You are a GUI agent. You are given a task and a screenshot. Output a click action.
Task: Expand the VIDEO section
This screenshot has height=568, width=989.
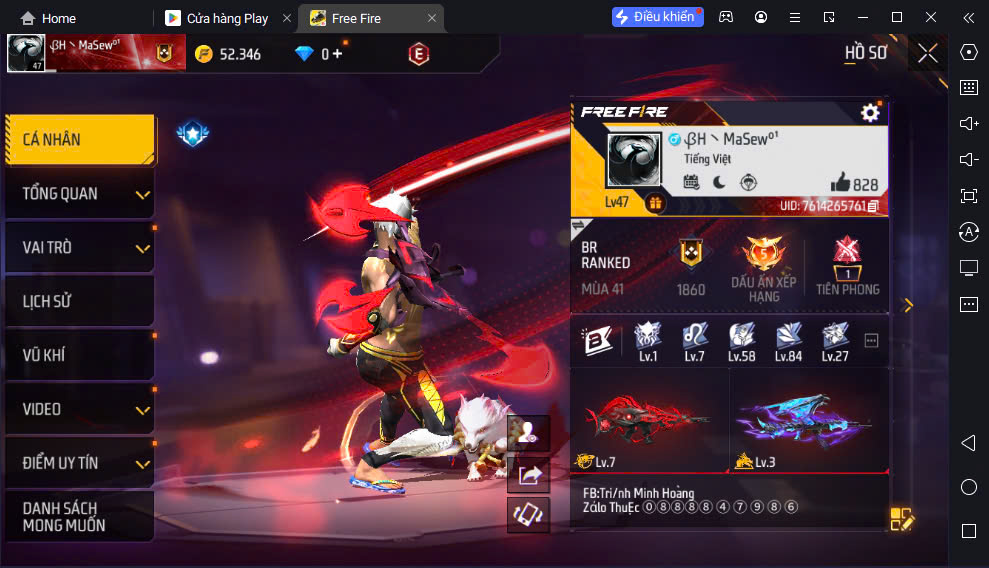coord(80,409)
